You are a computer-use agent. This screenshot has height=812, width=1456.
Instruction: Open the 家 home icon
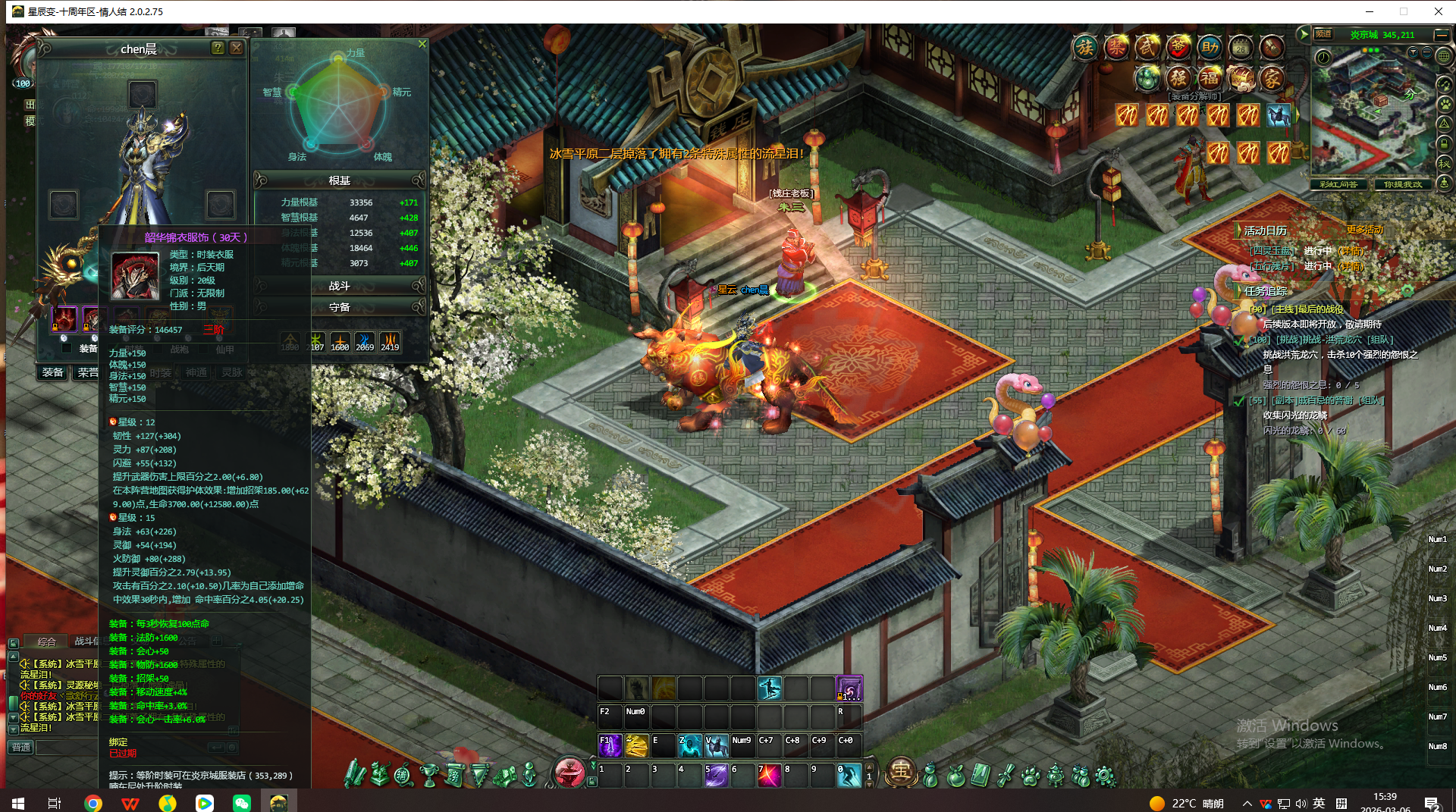coord(1272,78)
